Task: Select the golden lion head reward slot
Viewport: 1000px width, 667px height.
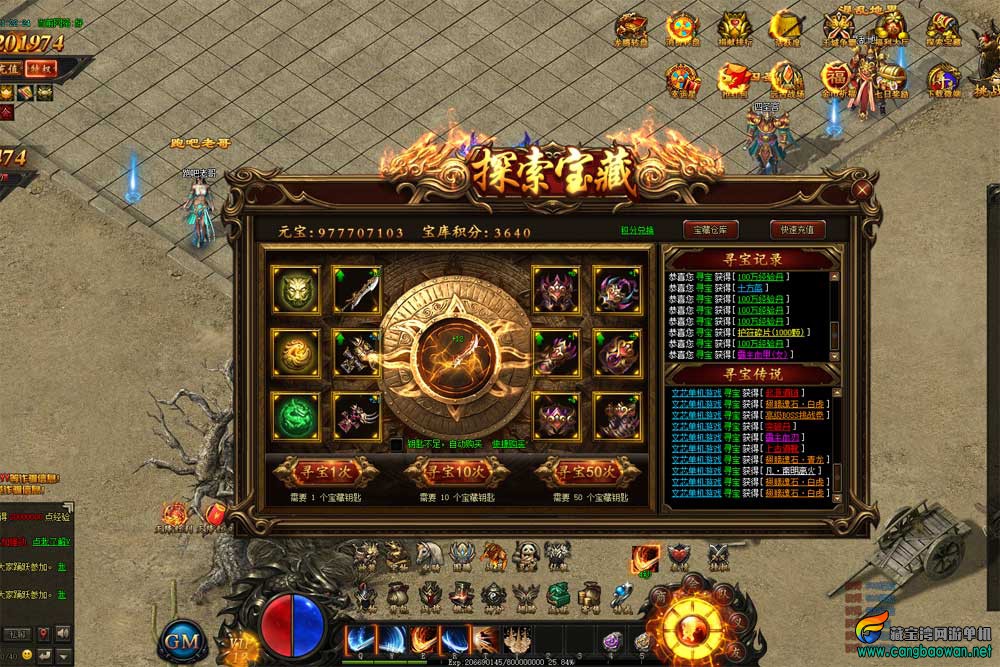Action: (x=296, y=290)
